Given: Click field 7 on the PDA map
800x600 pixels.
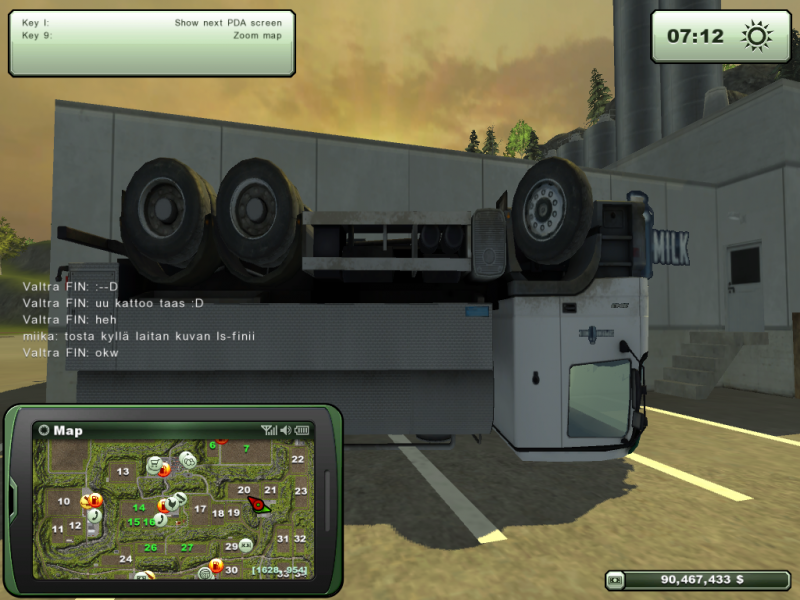Looking at the screenshot, I should point(246,448).
